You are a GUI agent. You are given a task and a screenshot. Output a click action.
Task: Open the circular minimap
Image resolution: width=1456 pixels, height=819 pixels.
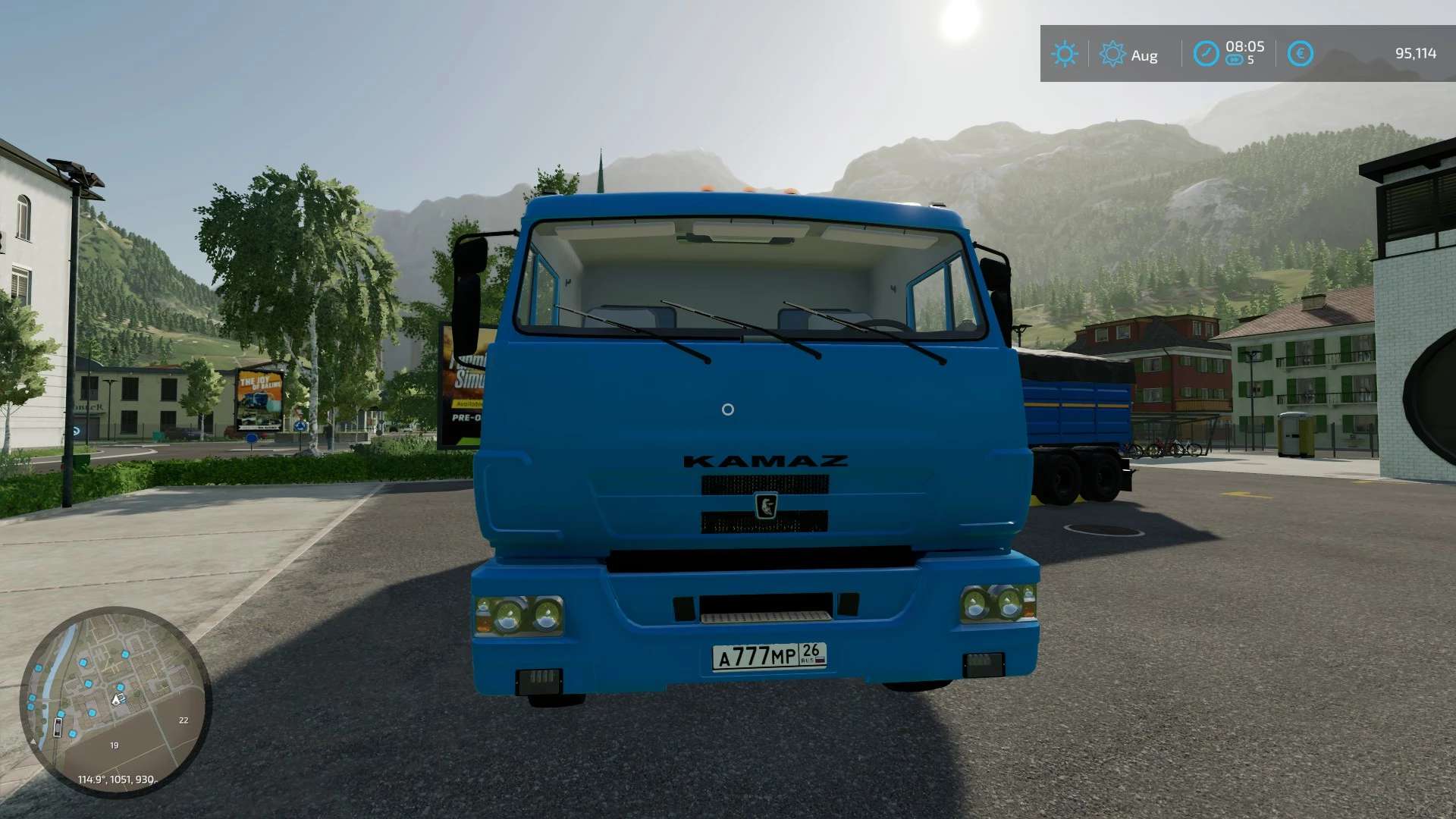[x=115, y=701]
